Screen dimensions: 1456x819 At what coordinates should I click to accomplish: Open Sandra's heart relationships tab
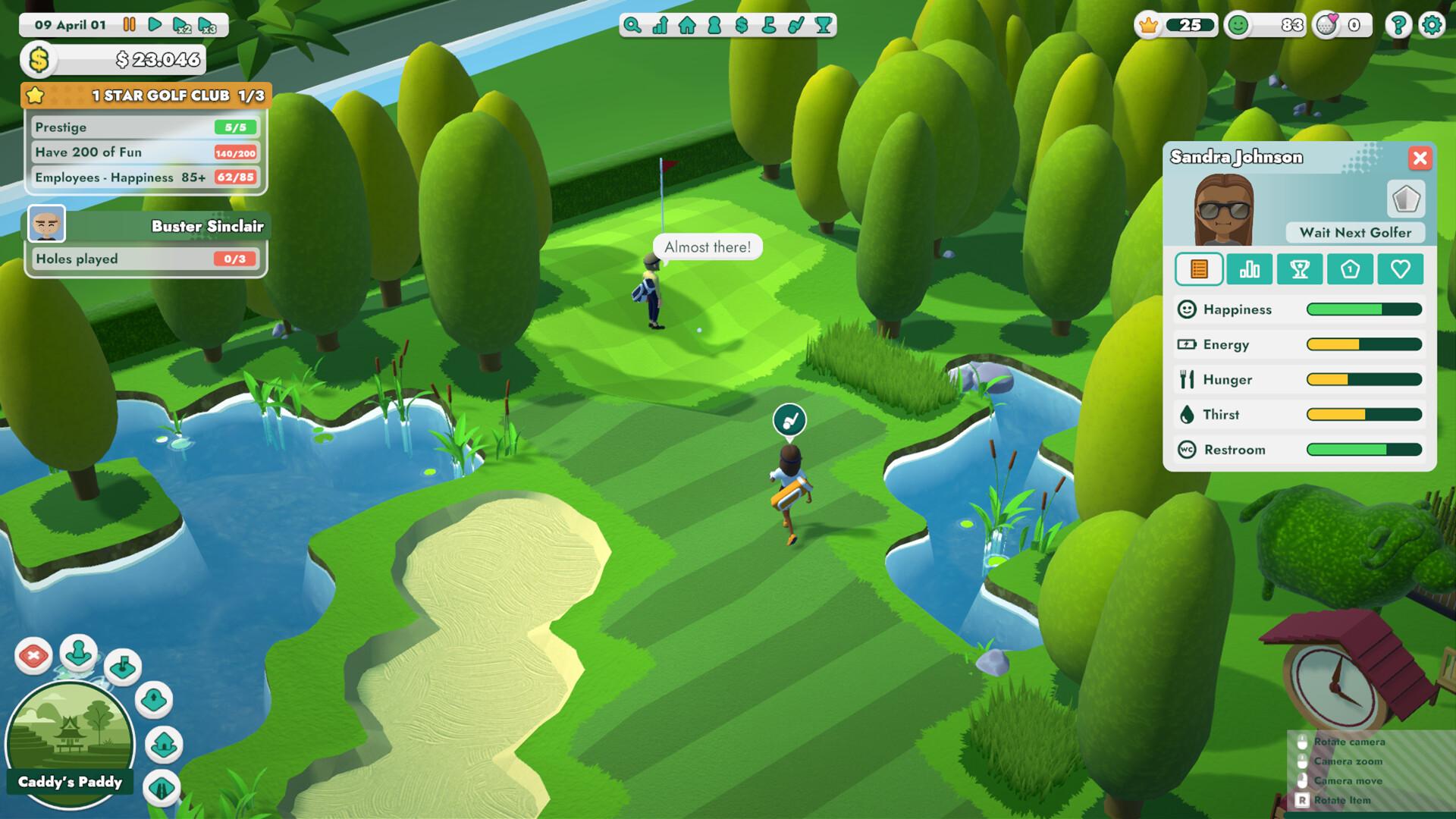point(1399,269)
